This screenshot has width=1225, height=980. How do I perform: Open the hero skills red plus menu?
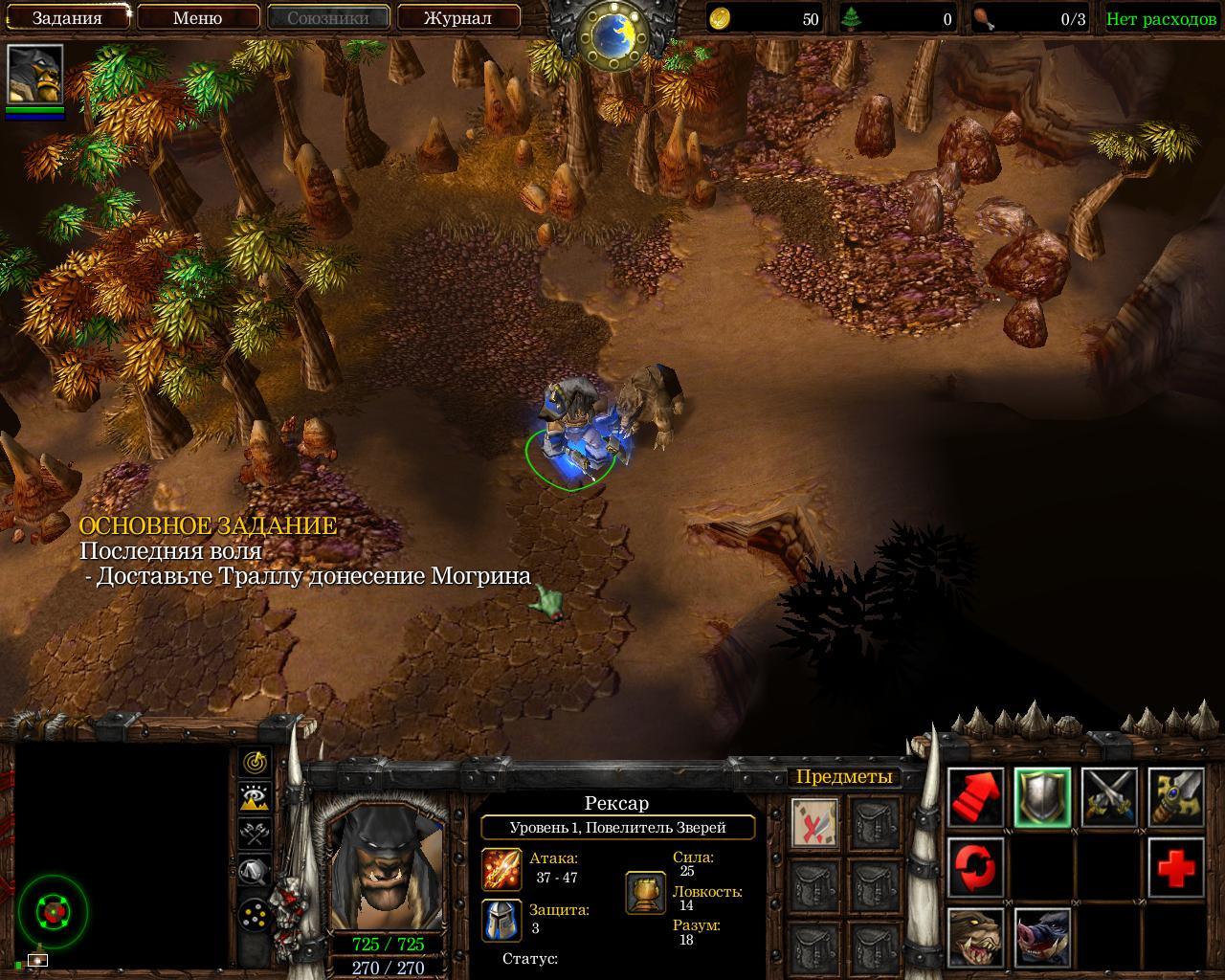tap(1176, 867)
